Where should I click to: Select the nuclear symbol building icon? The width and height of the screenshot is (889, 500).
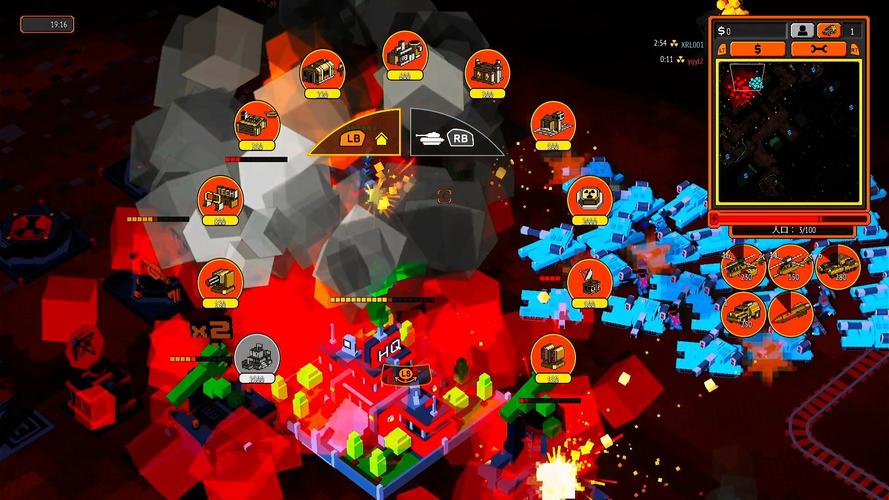pyautogui.click(x=590, y=198)
